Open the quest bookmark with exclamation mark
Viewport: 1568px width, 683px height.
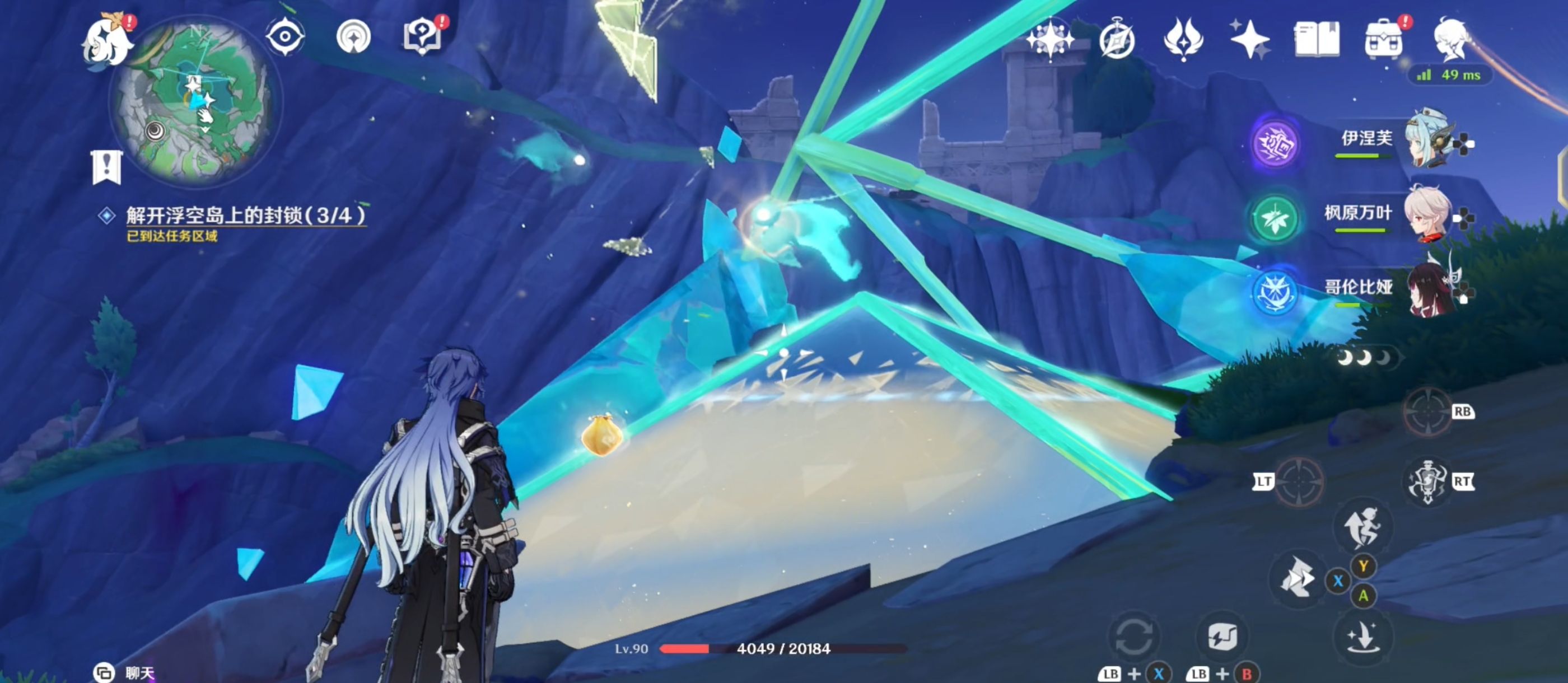[107, 167]
